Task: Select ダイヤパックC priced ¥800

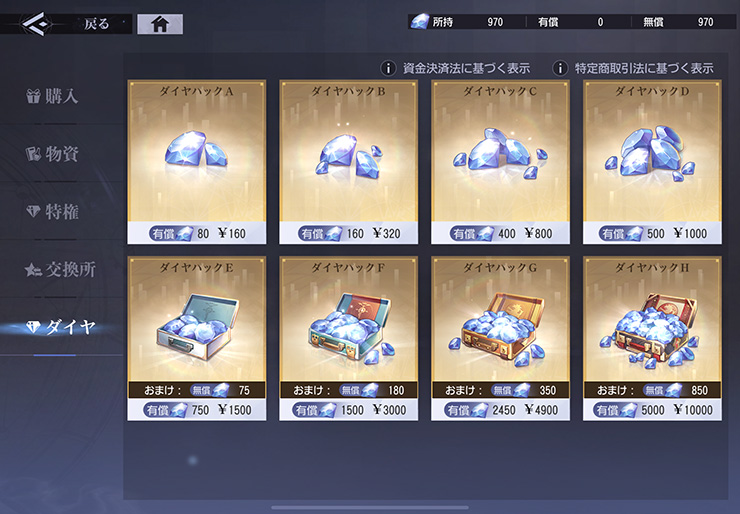Action: tap(500, 162)
